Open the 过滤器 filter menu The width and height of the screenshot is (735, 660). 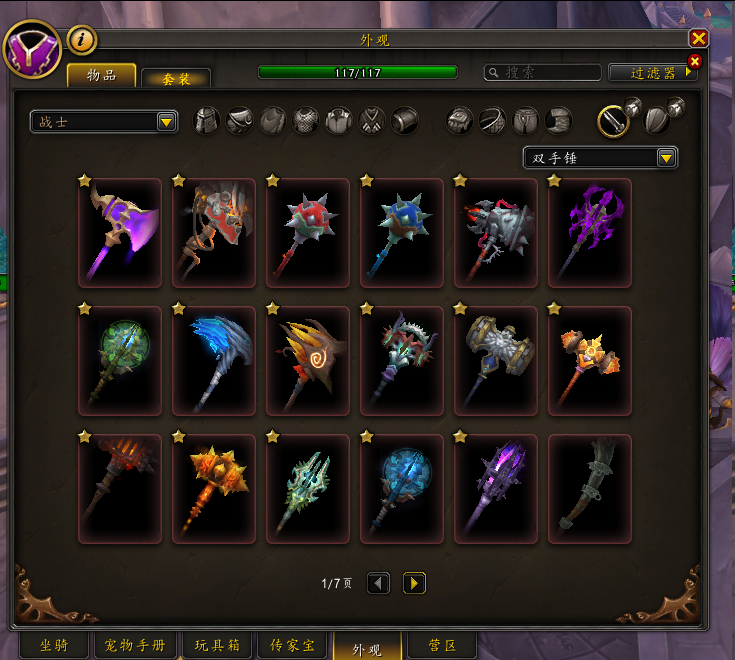pos(652,73)
